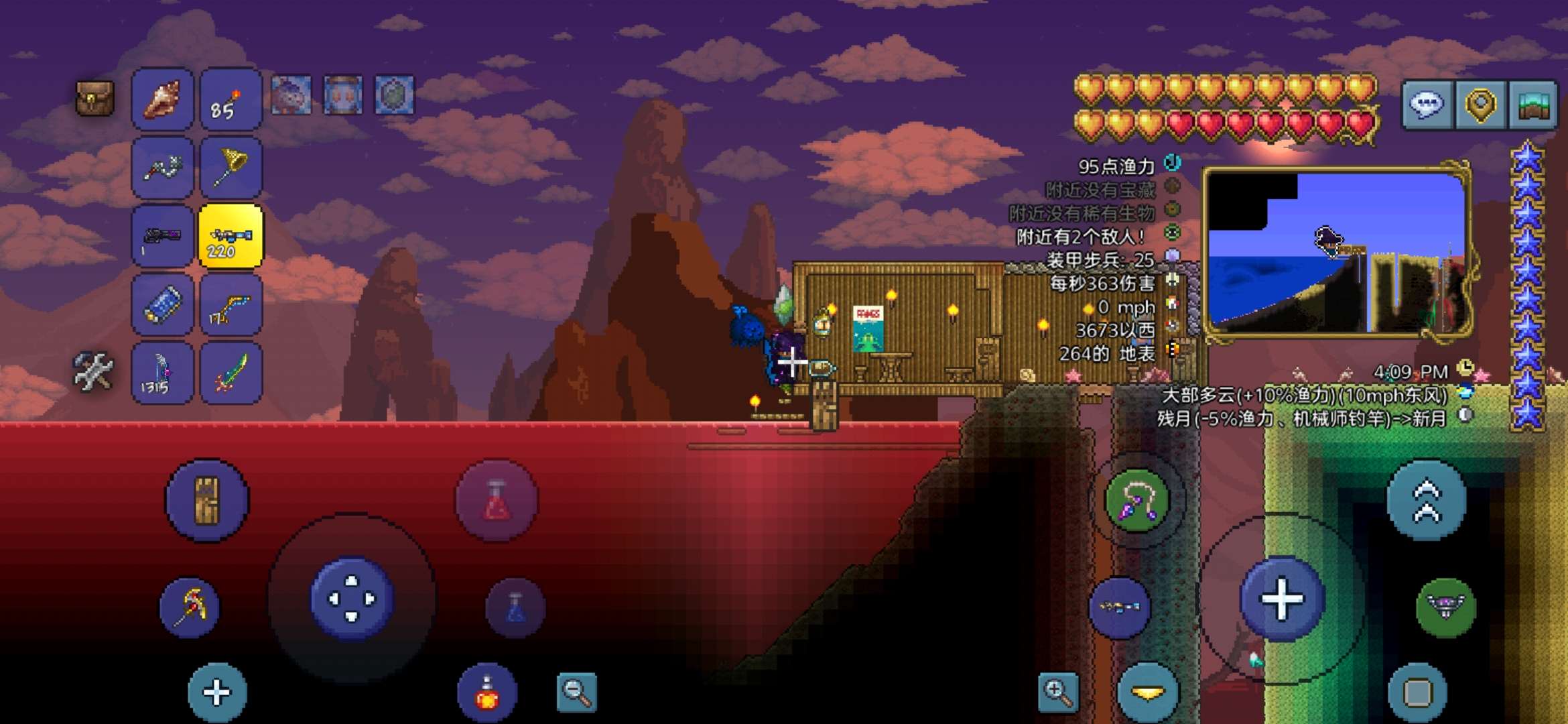1568x724 pixels.
Task: Zoom out with the minus magnifier
Action: click(x=576, y=692)
